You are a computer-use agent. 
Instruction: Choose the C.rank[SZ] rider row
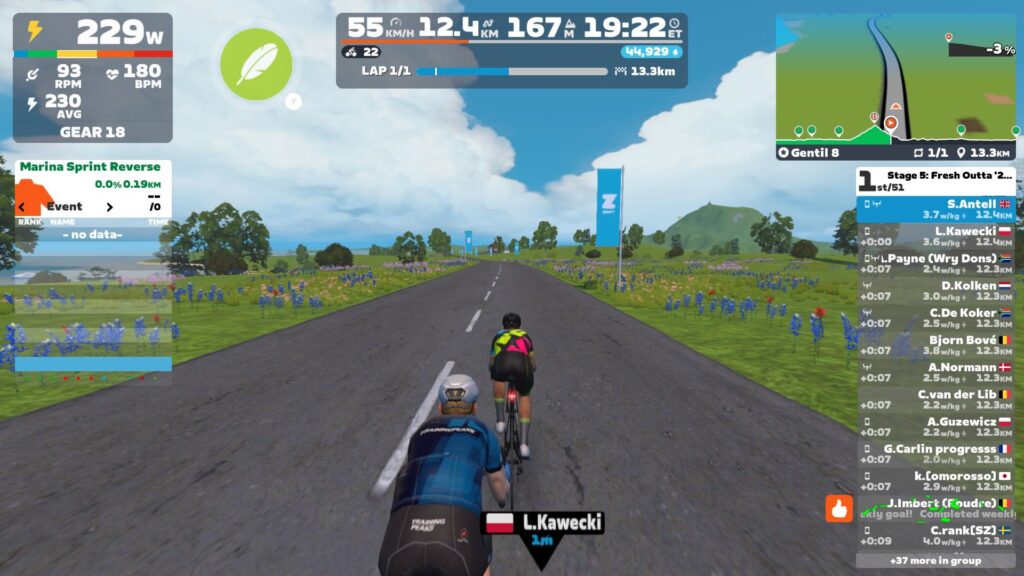click(935, 535)
